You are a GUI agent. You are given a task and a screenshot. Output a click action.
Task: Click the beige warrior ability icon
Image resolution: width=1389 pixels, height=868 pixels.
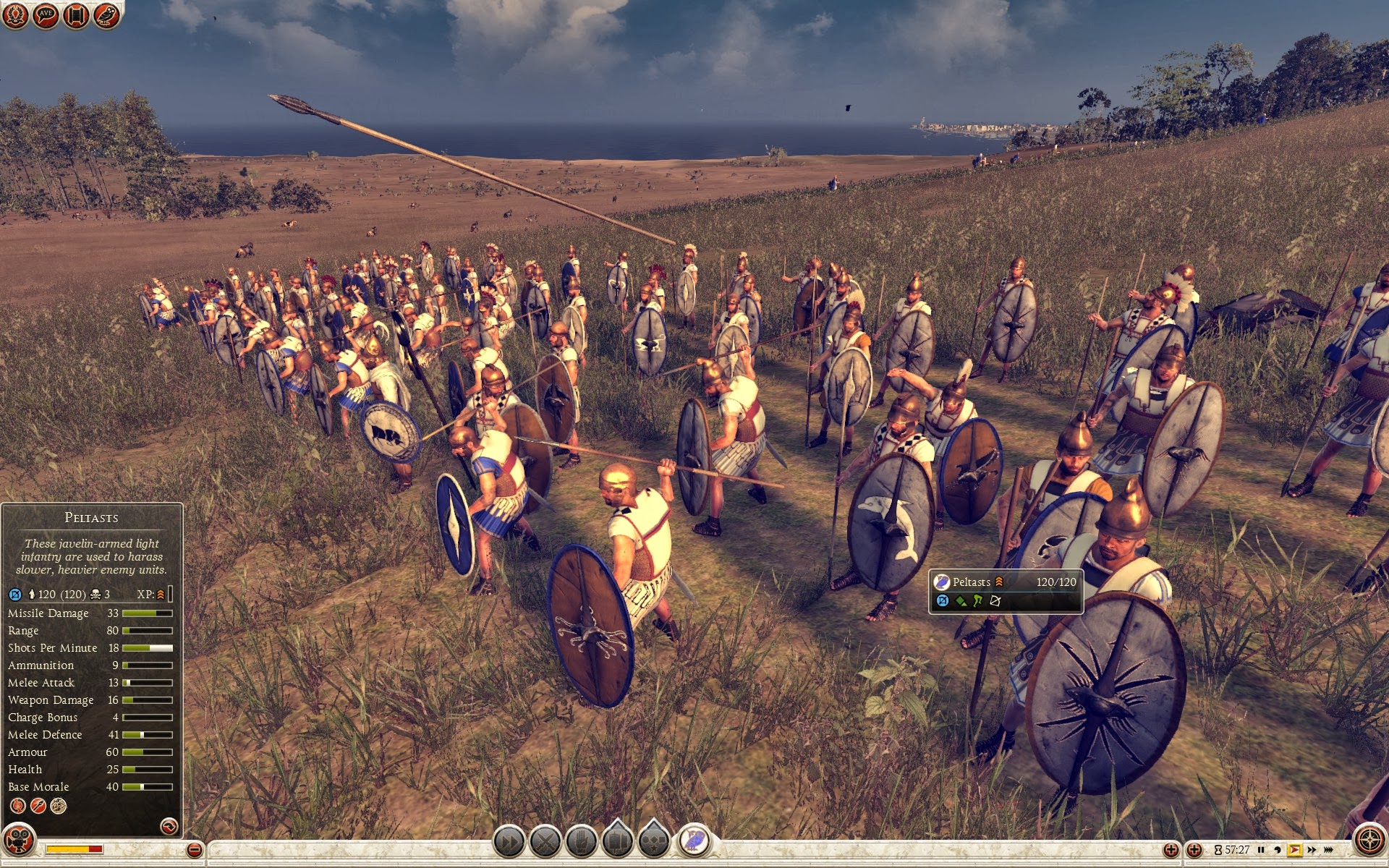tap(59, 806)
